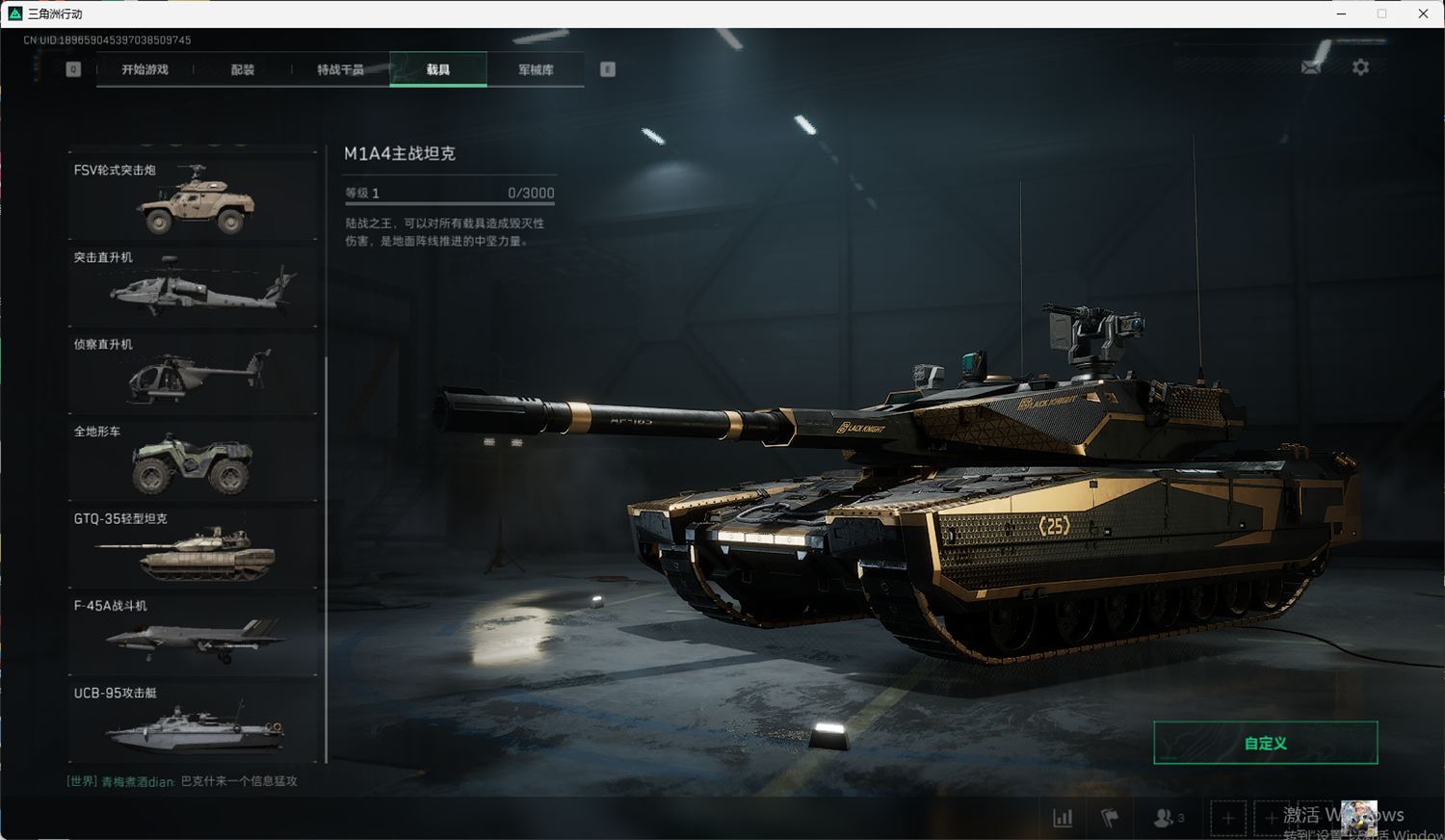This screenshot has width=1445, height=840.
Task: Open the 配装 loadout tab
Action: click(243, 69)
